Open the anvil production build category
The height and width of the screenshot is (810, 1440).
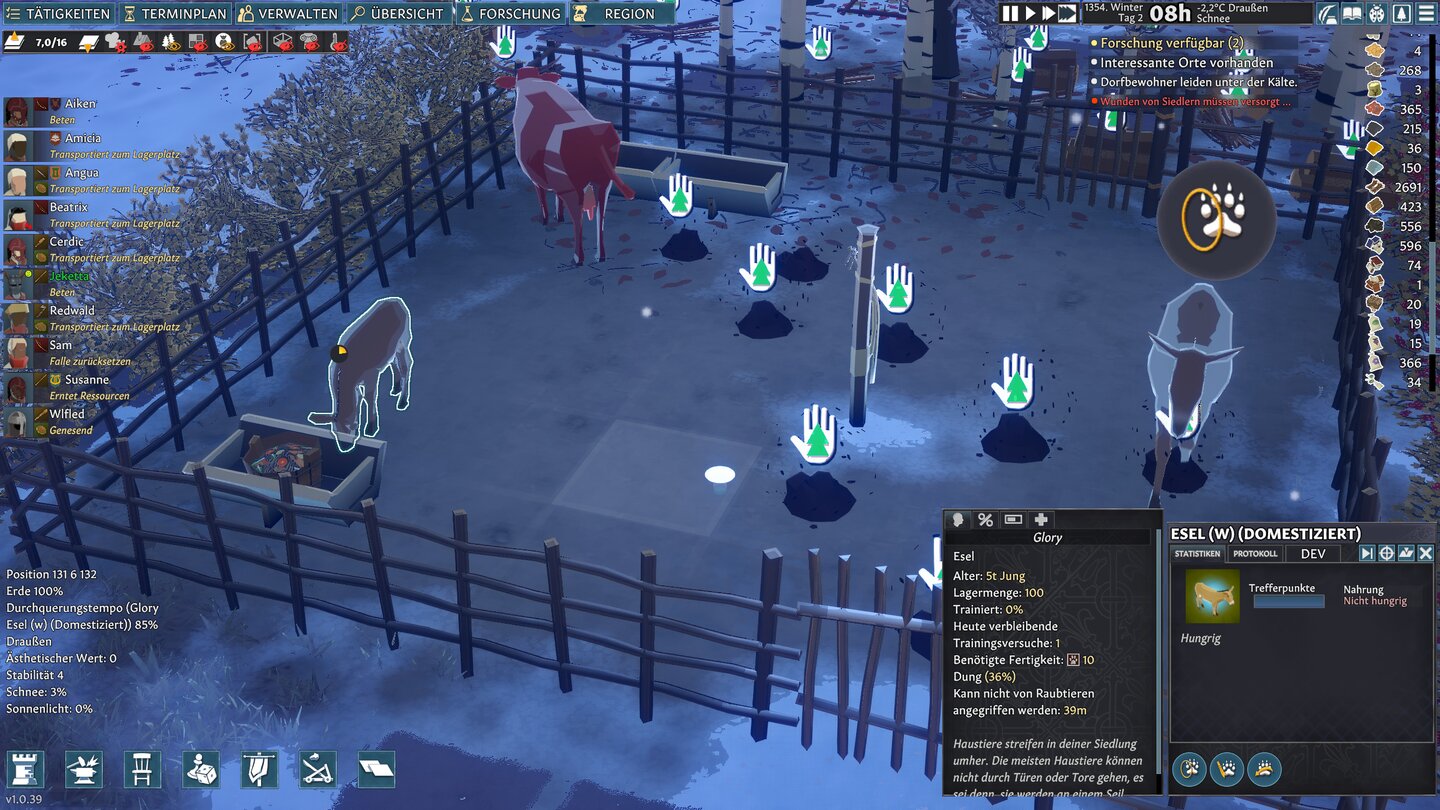tap(83, 769)
